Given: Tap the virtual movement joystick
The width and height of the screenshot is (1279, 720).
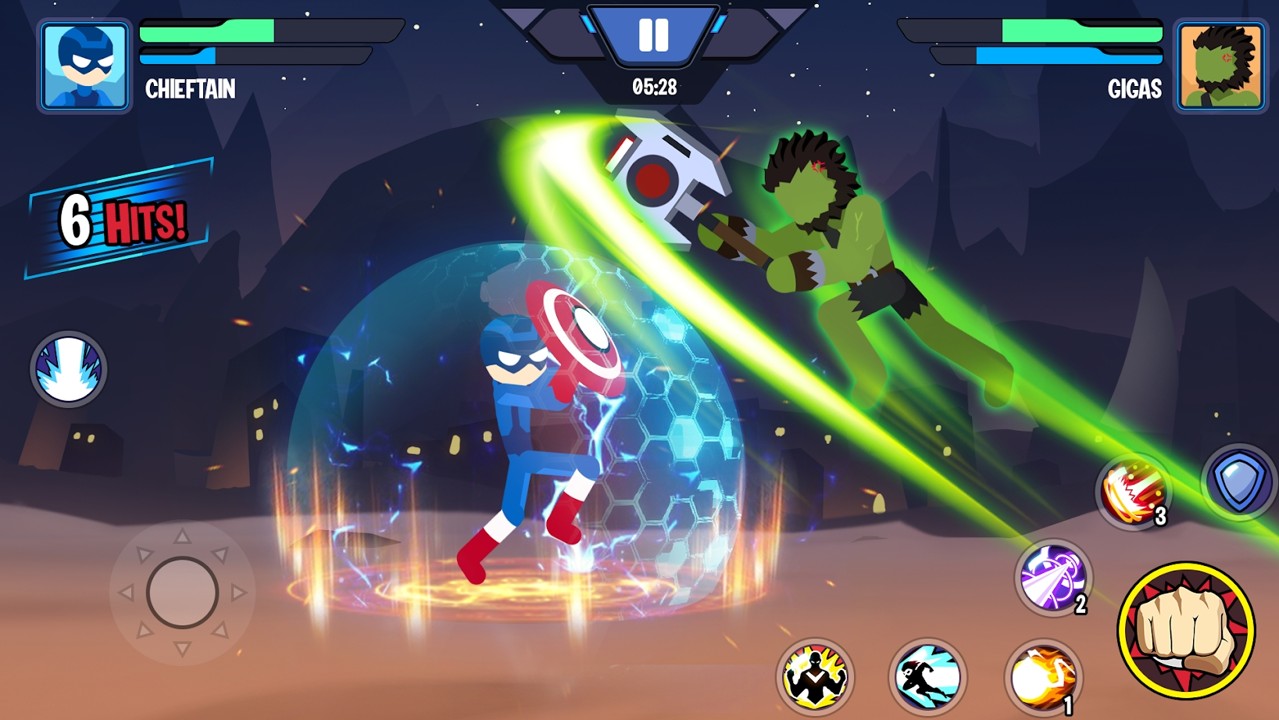Looking at the screenshot, I should click(x=182, y=592).
